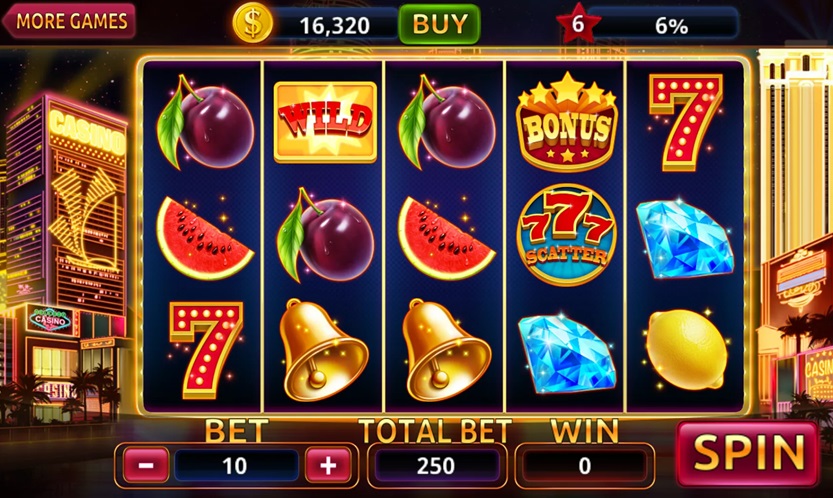Spin the slot machine reels

point(749,453)
